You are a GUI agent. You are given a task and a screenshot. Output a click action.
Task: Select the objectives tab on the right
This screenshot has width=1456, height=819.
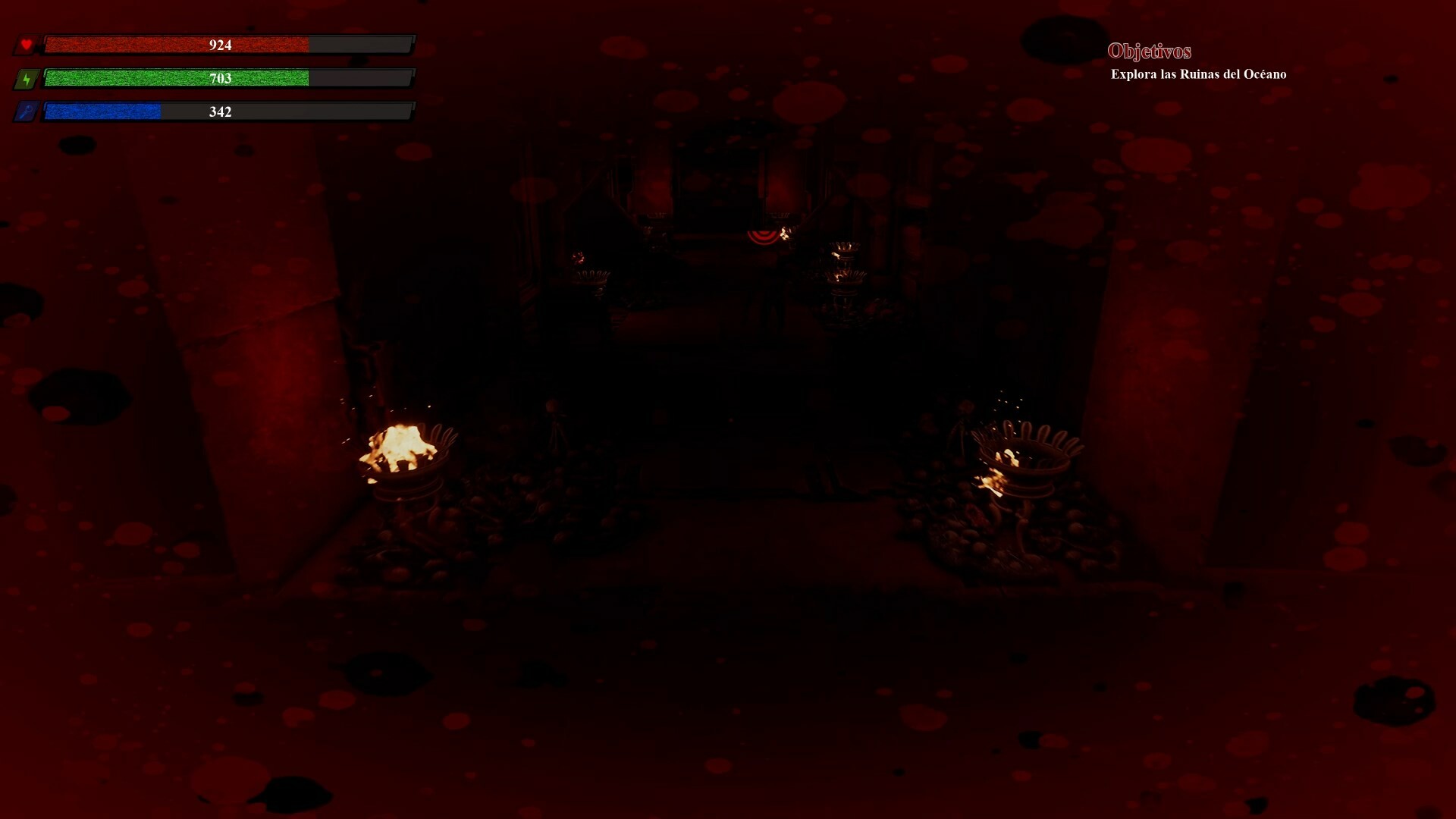tap(1150, 52)
